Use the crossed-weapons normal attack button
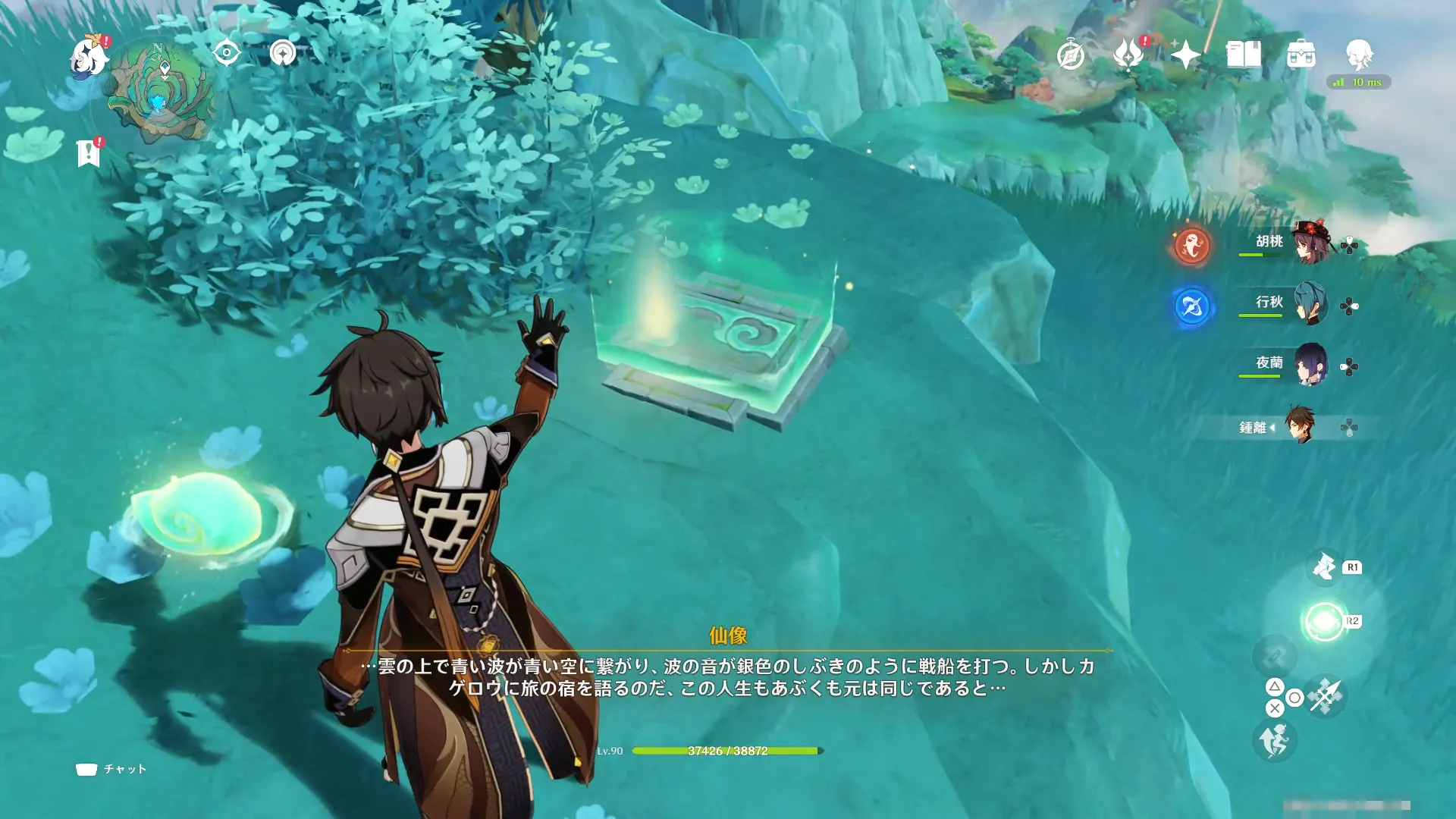This screenshot has height=819, width=1456. [1325, 695]
